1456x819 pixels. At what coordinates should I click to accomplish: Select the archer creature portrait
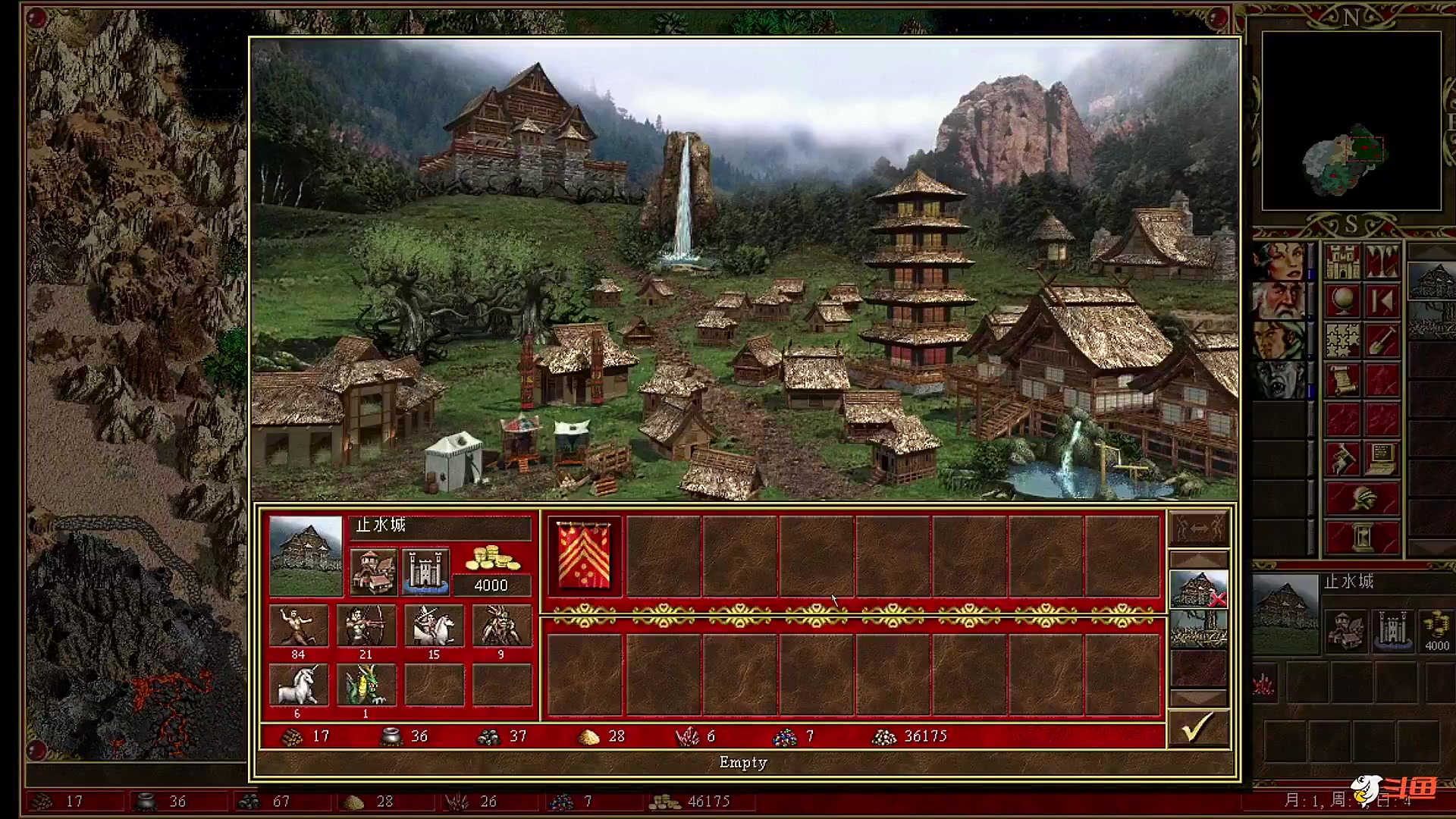[366, 626]
